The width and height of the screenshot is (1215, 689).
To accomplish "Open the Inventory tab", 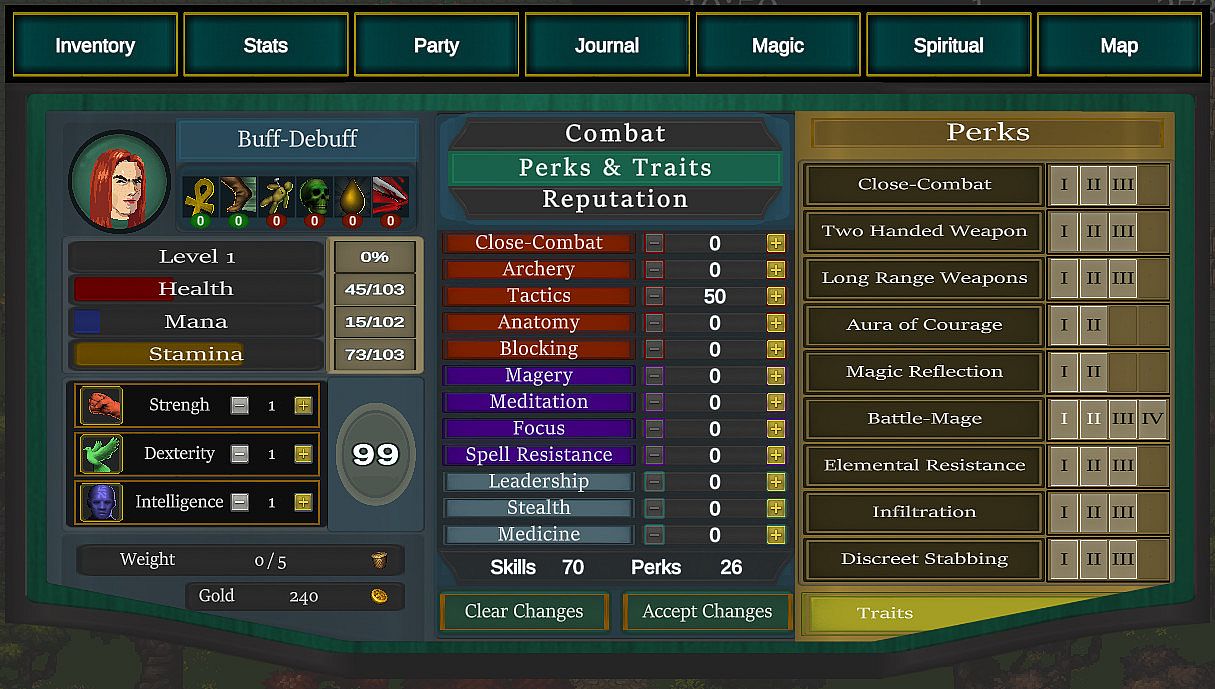I will click(x=95, y=45).
